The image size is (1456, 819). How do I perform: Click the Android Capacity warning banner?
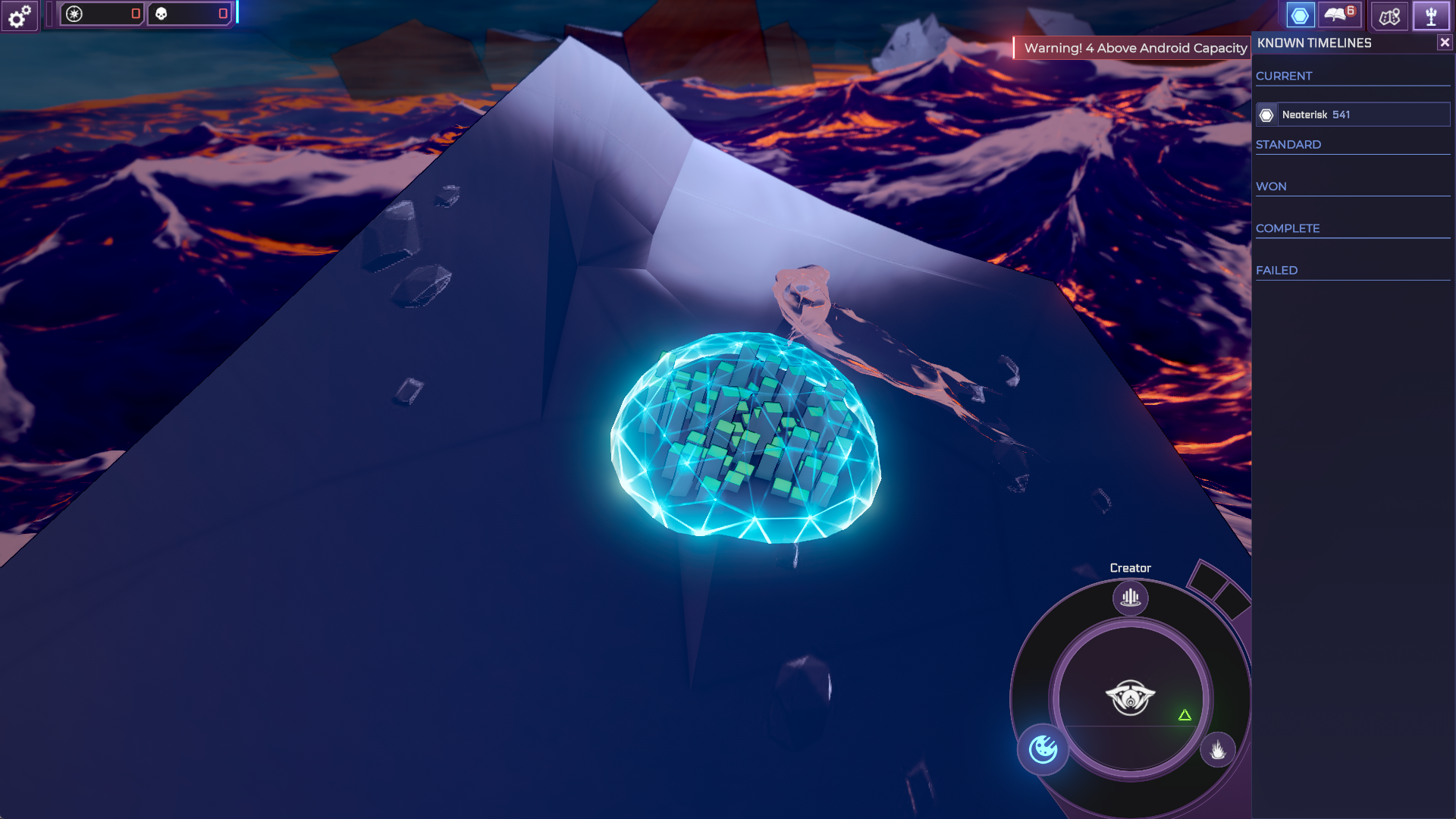coord(1134,49)
